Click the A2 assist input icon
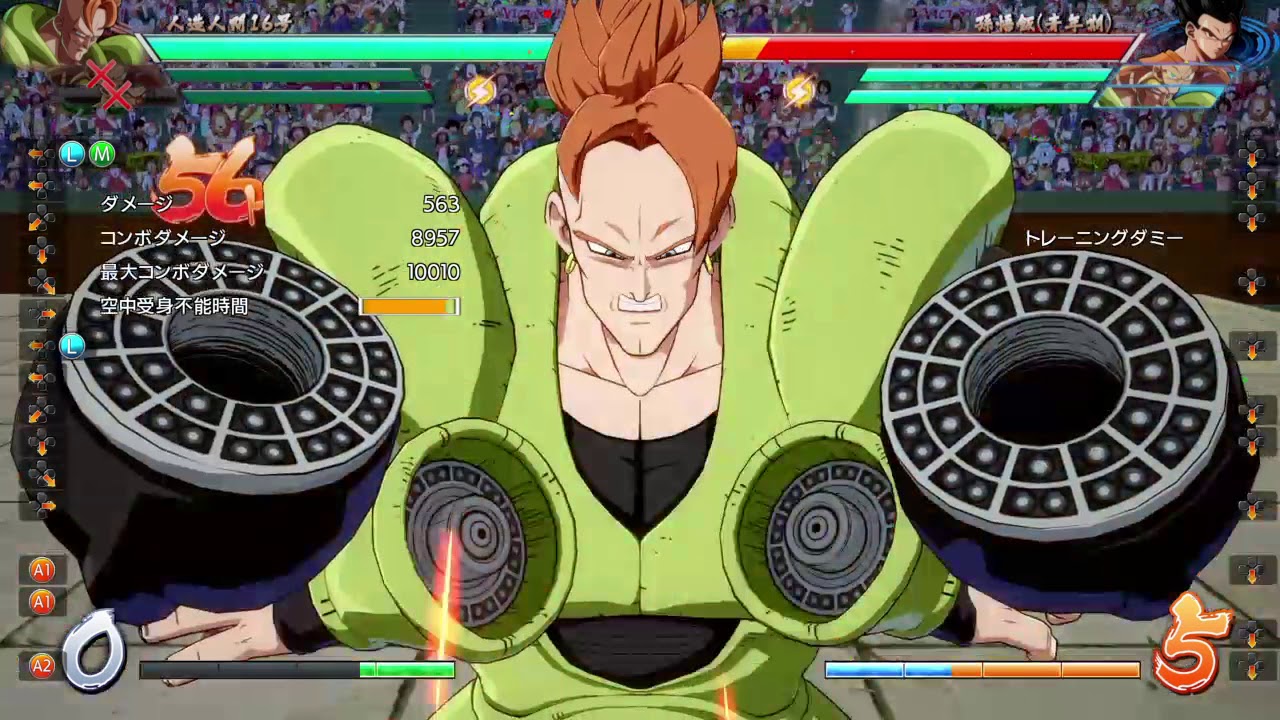The height and width of the screenshot is (720, 1280). [42, 659]
